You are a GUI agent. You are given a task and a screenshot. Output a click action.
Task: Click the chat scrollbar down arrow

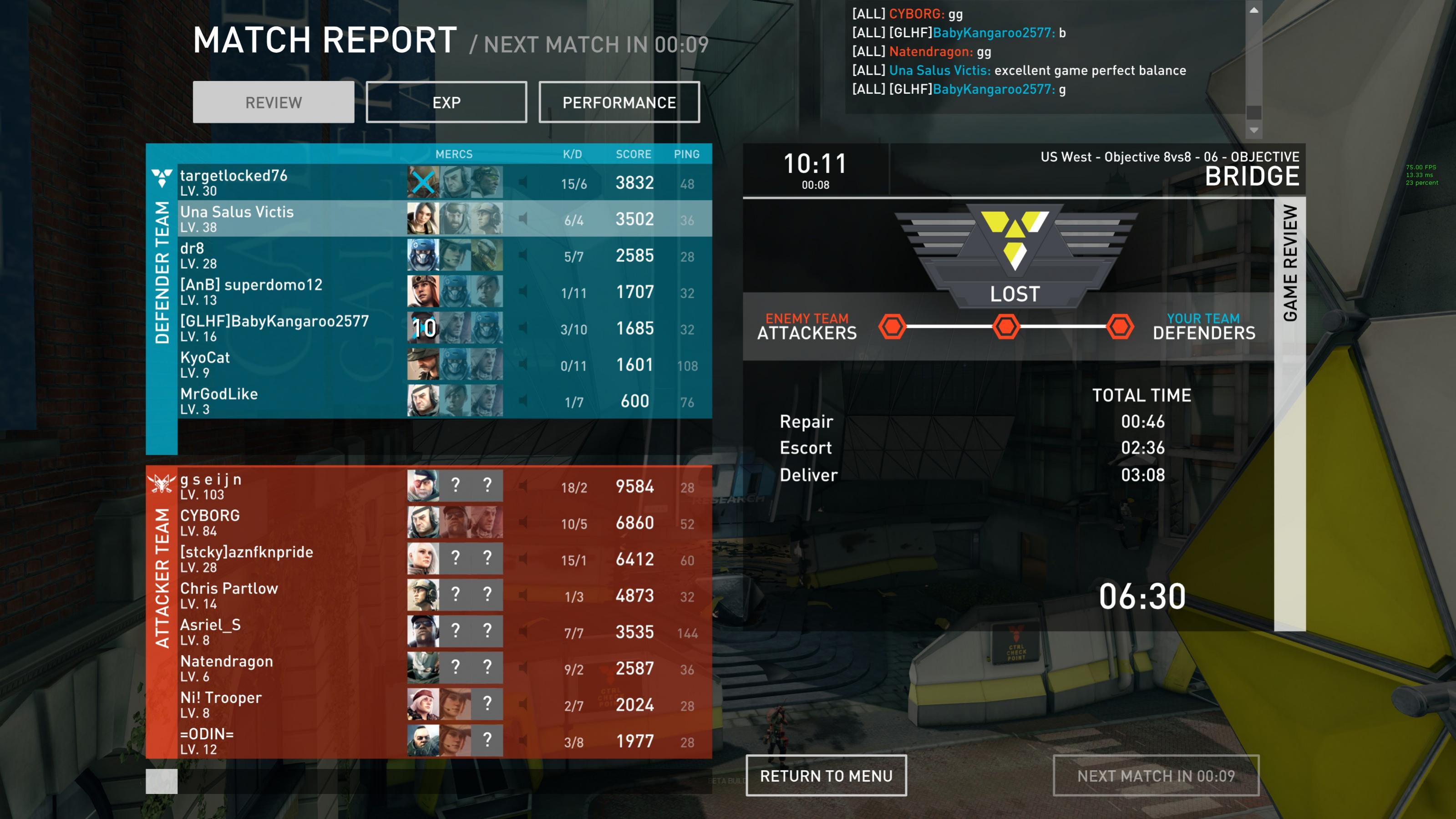tap(1253, 131)
